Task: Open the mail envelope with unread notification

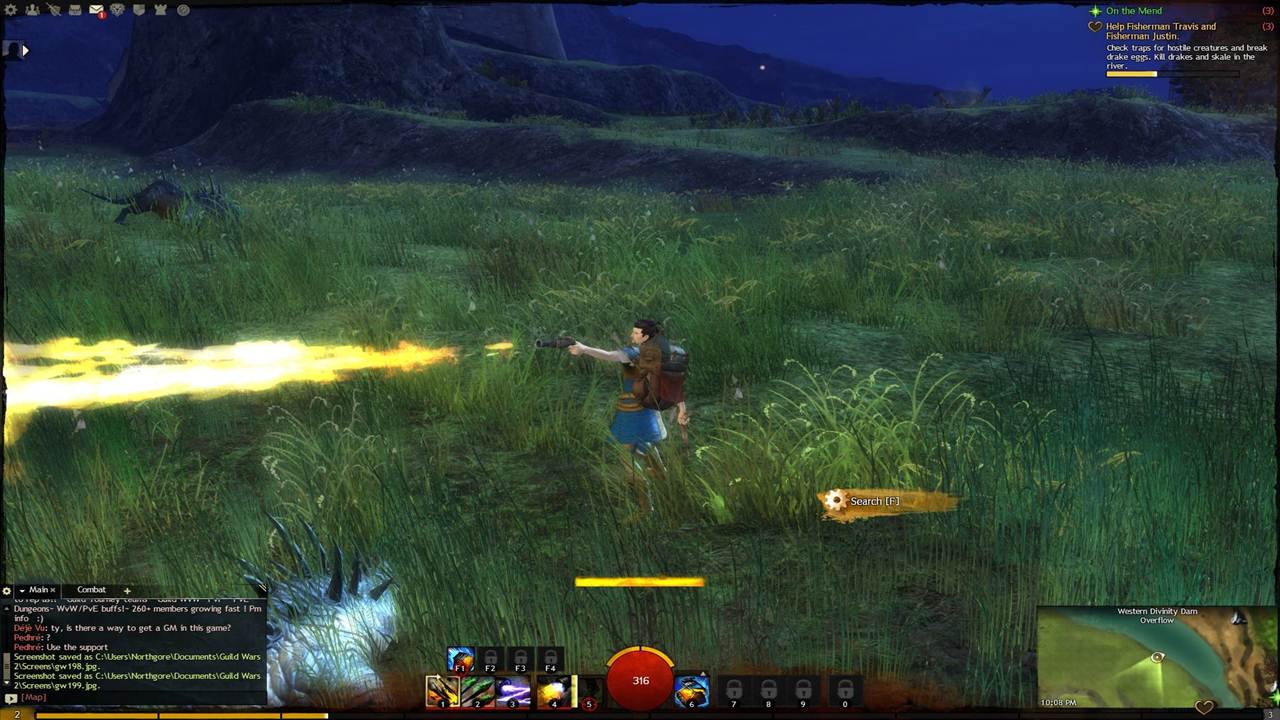Action: [x=96, y=10]
